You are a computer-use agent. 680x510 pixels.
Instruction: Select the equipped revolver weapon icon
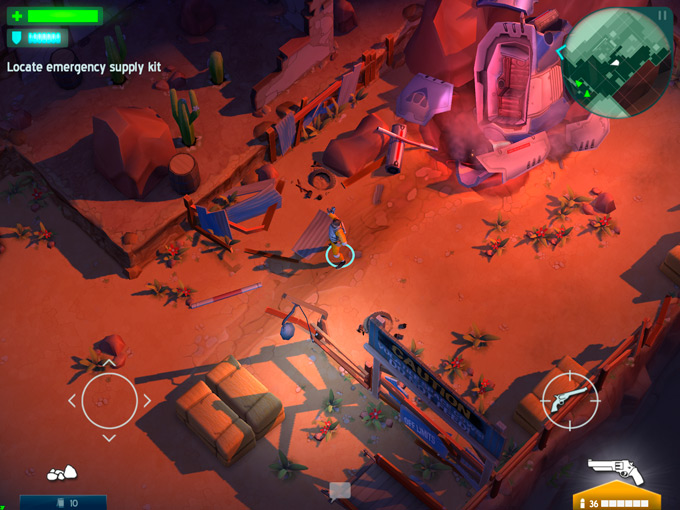615,470
